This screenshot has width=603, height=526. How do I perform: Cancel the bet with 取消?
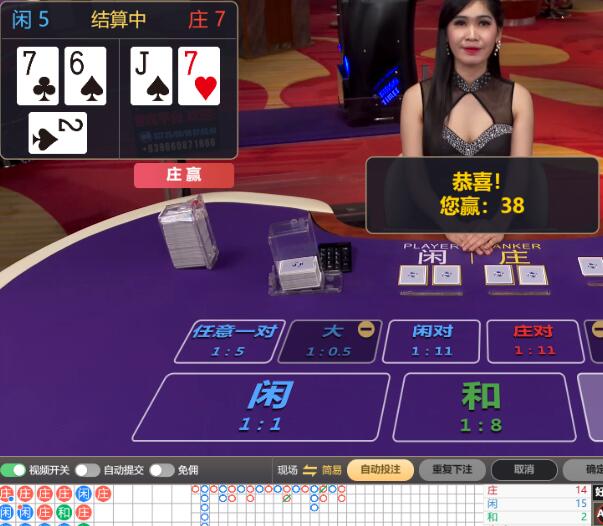(x=523, y=470)
